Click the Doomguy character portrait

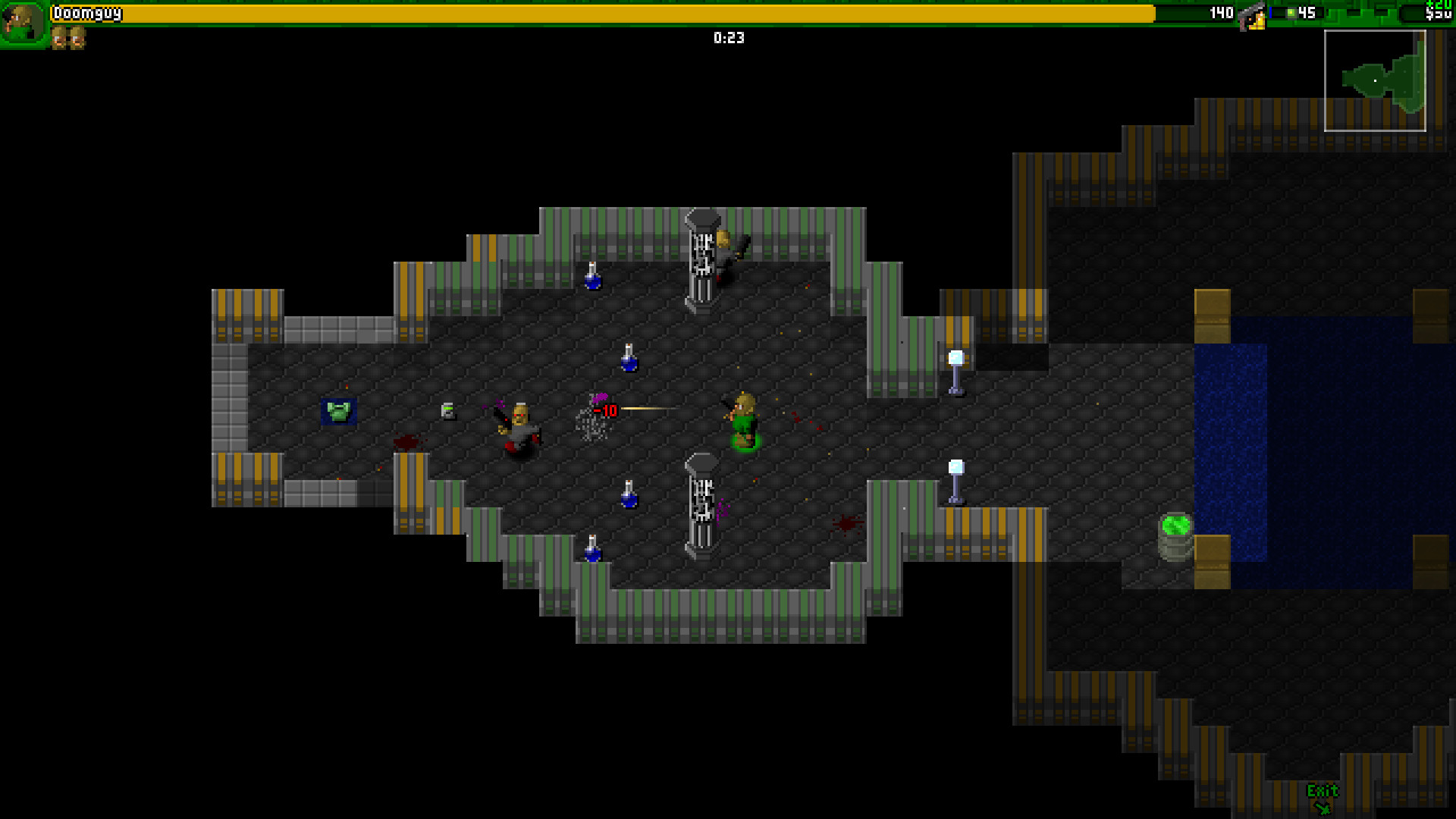point(23,23)
